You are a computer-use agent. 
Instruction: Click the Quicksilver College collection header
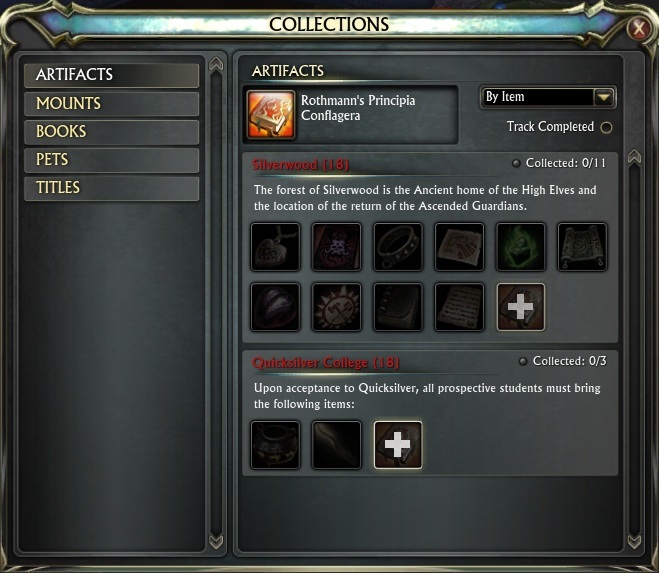point(326,362)
